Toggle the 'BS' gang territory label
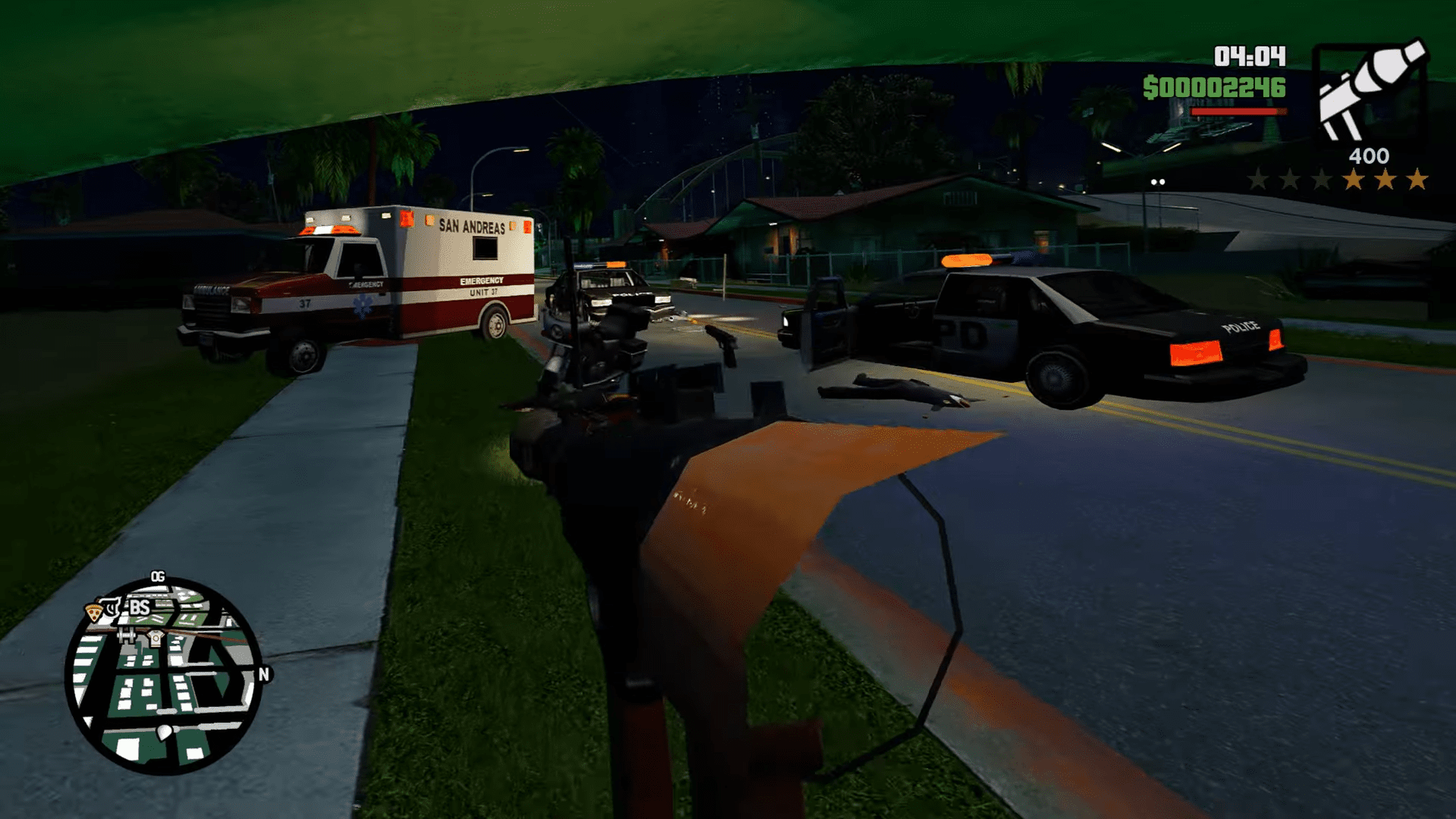 (140, 607)
